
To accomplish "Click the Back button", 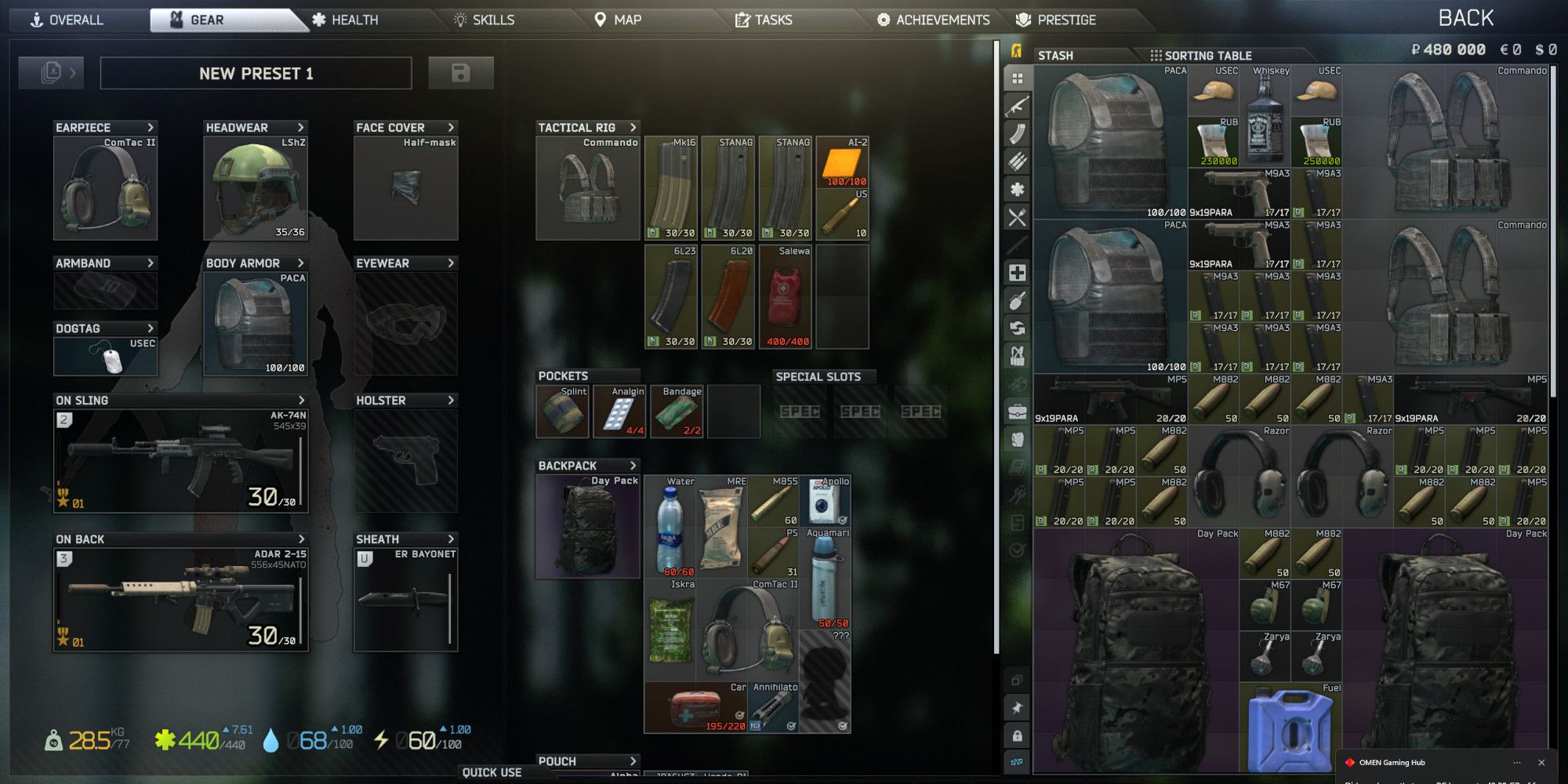I will pyautogui.click(x=1465, y=18).
